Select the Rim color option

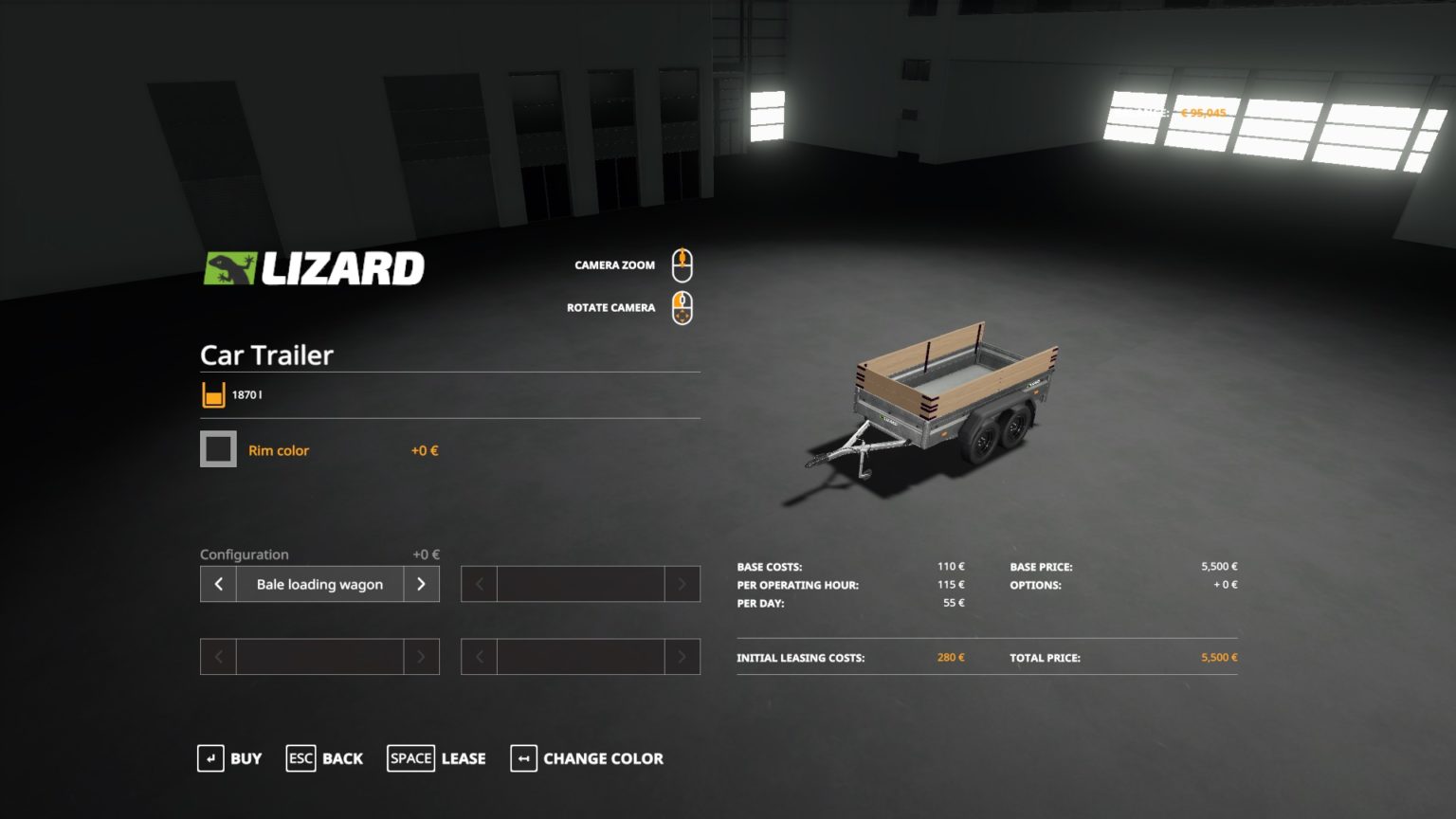pos(278,450)
